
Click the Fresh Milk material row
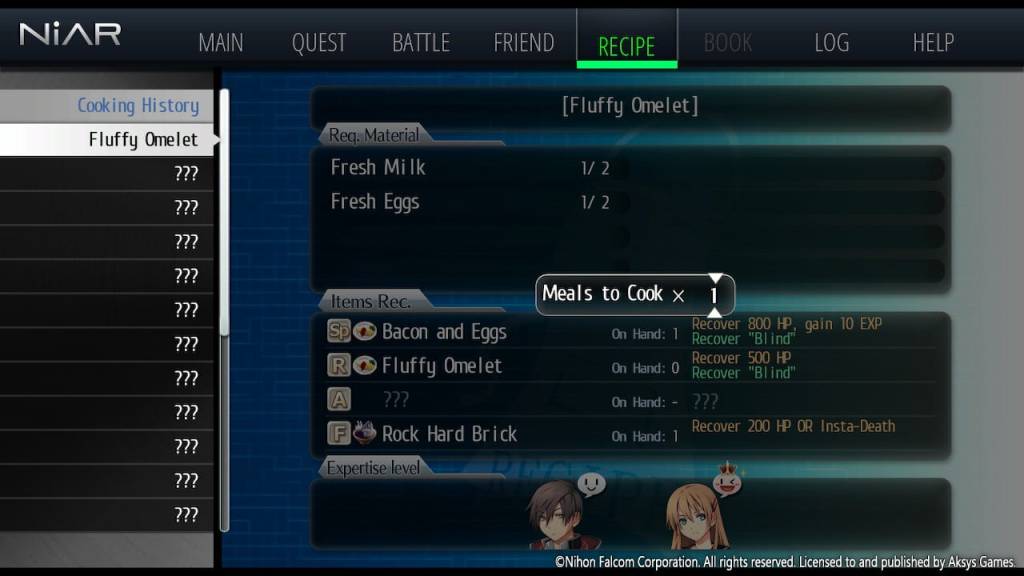(378, 168)
